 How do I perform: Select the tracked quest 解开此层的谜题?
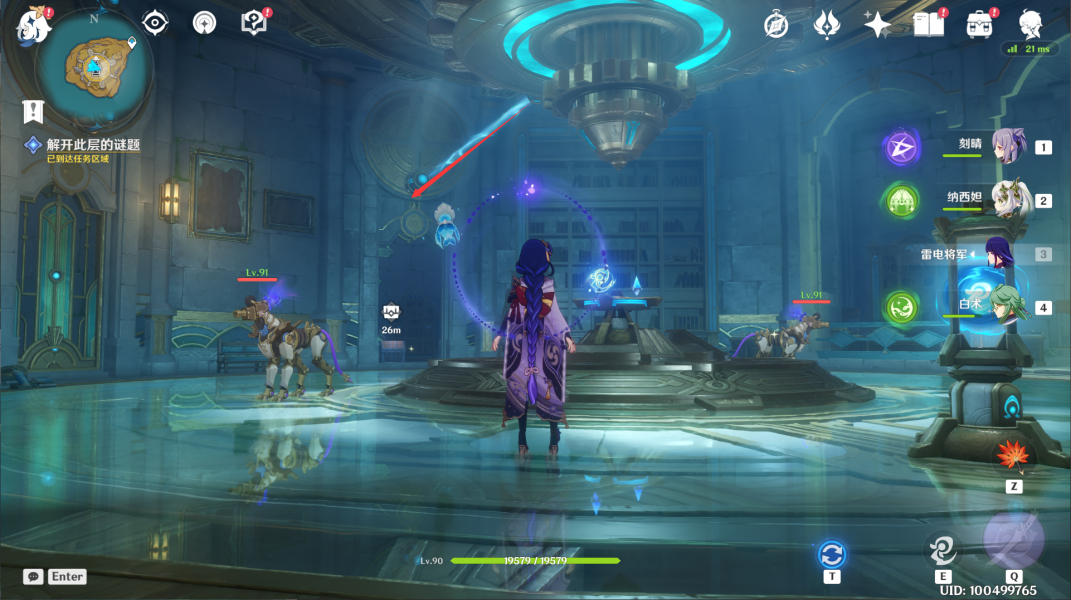click(x=93, y=145)
